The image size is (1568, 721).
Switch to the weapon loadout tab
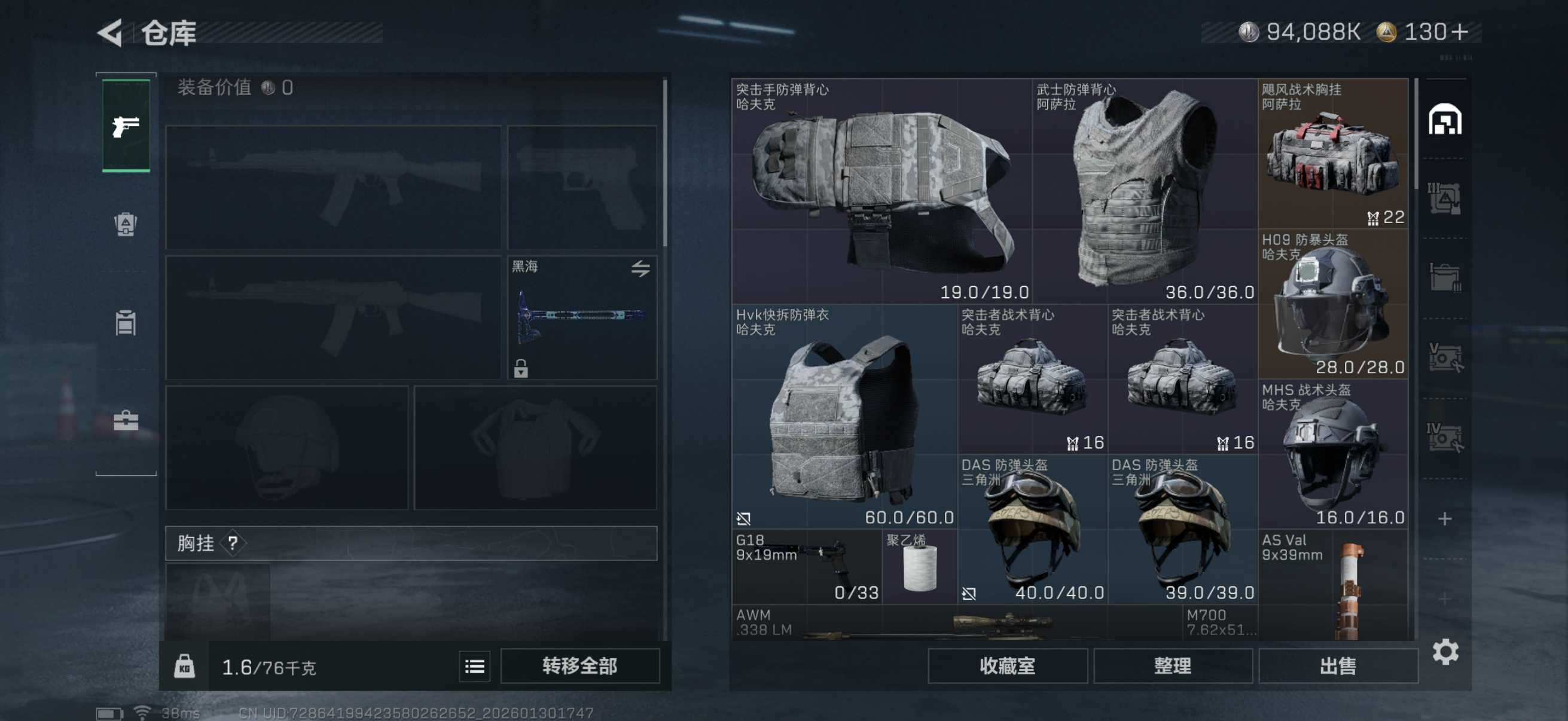(126, 126)
